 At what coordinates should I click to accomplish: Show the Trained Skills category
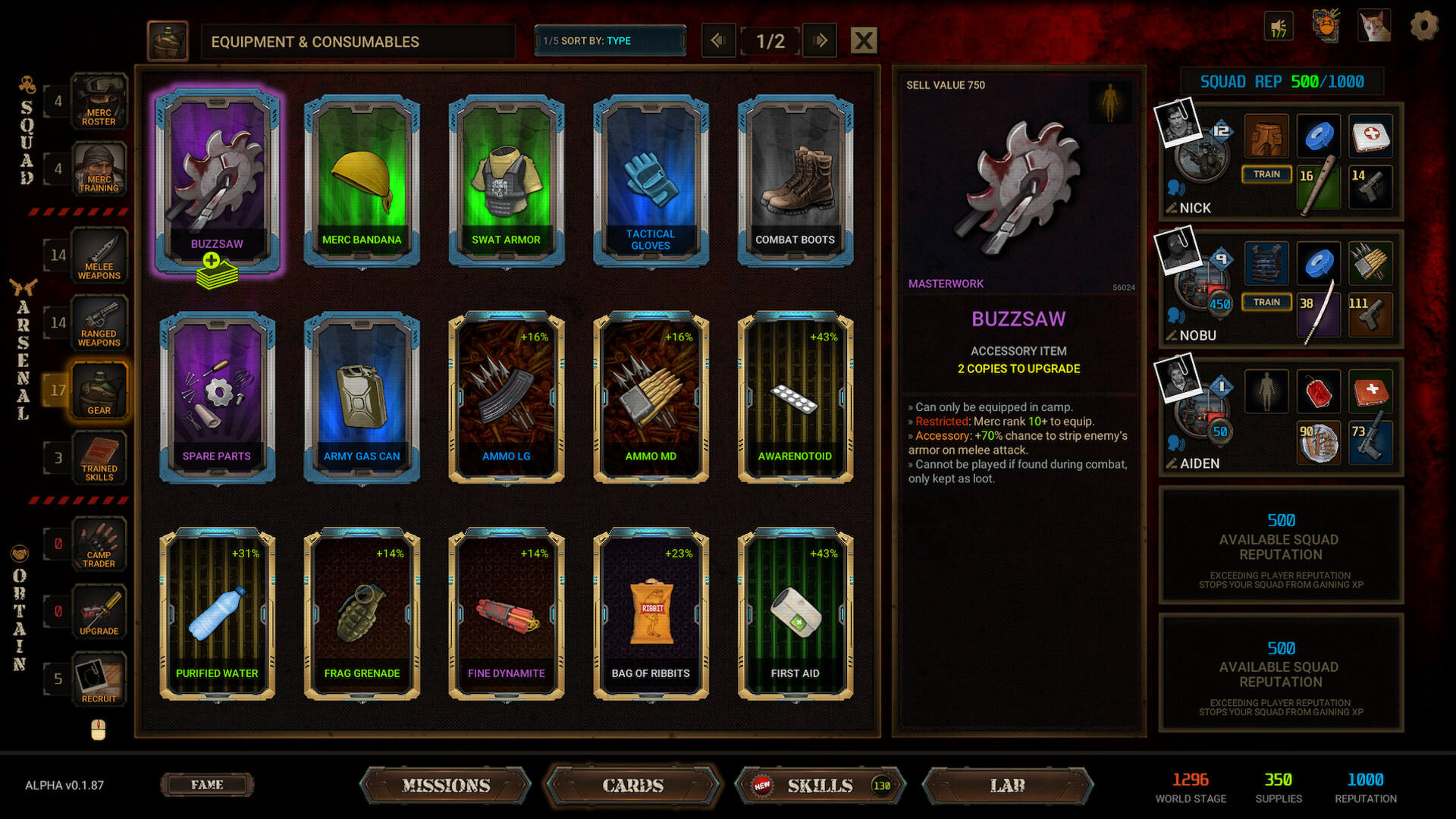(x=99, y=458)
